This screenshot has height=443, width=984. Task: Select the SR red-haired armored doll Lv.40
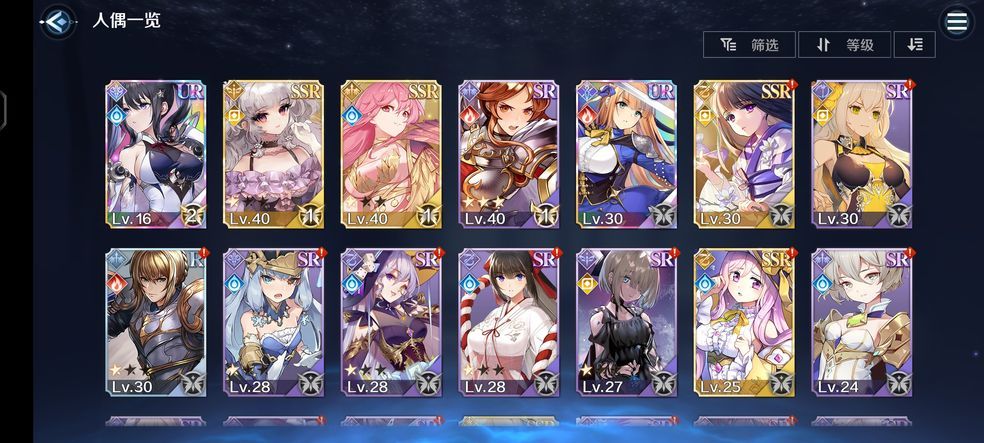tap(509, 154)
